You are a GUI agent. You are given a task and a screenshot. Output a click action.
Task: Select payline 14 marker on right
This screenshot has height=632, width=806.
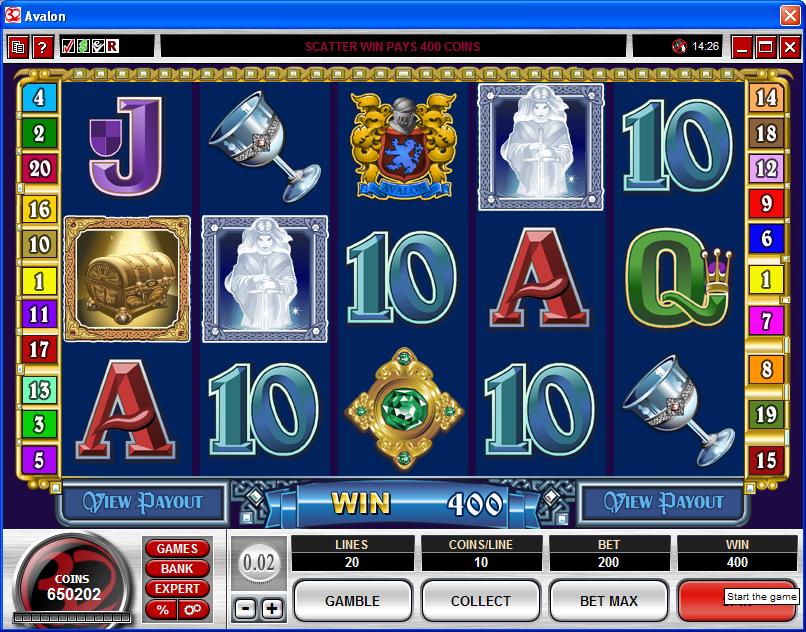766,98
